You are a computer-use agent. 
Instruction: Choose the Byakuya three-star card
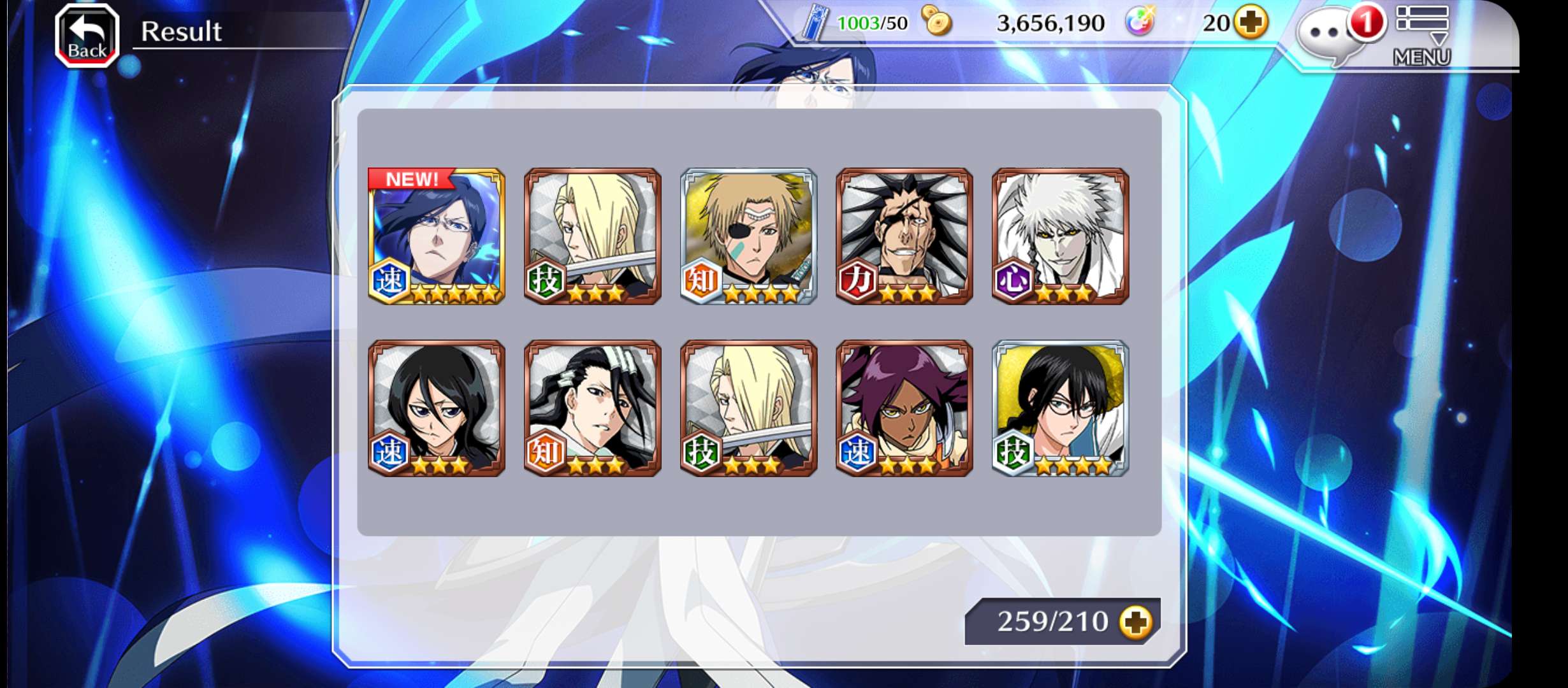(592, 408)
